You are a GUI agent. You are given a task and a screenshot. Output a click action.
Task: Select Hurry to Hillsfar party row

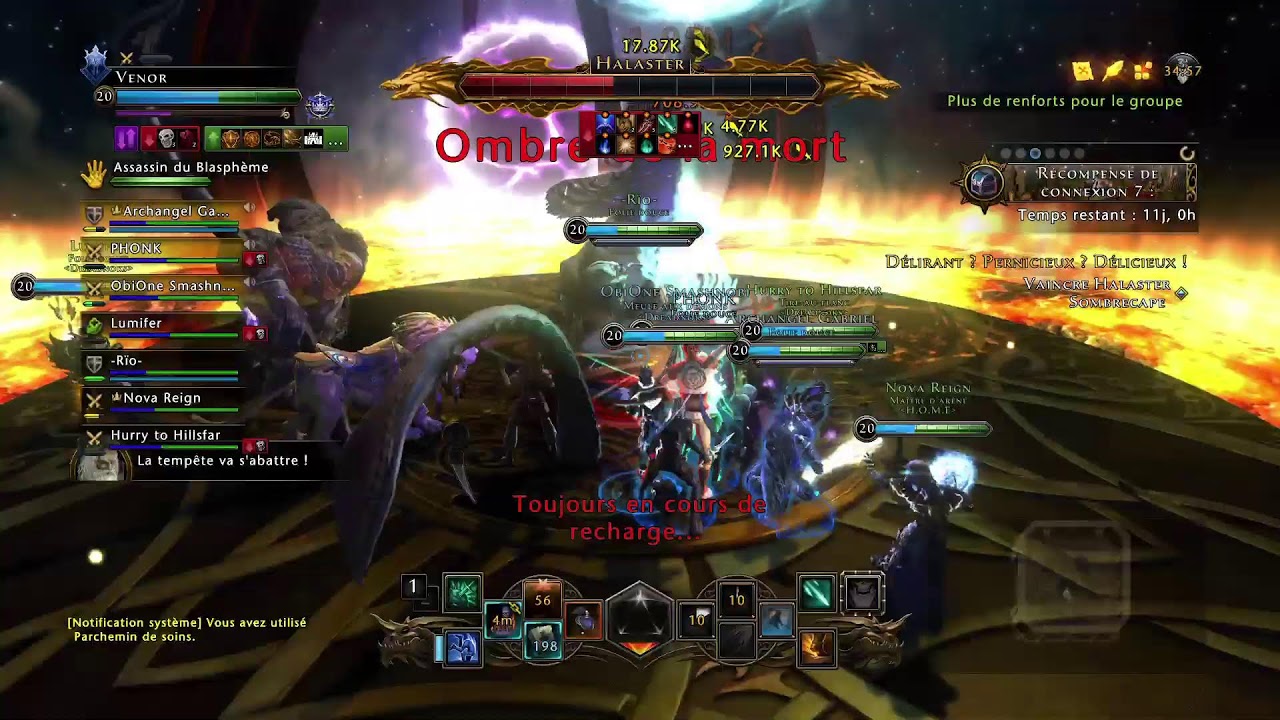click(x=165, y=436)
